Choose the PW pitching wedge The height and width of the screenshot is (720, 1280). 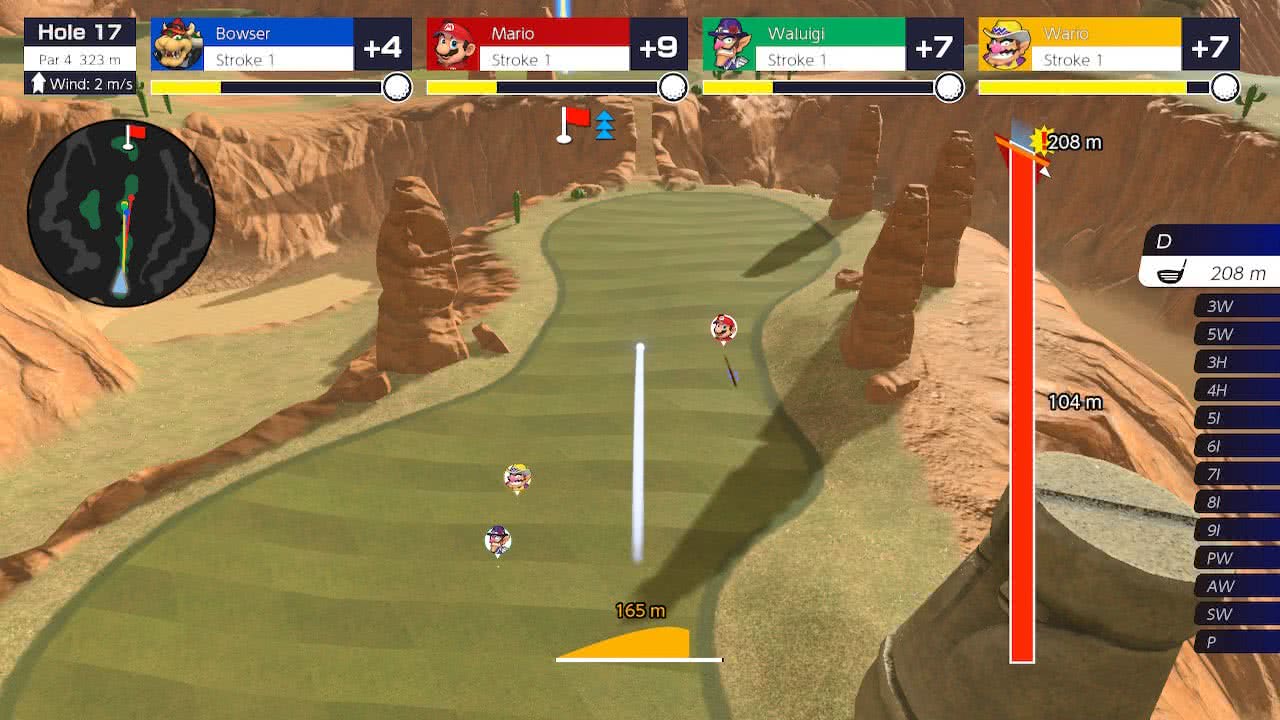click(x=1236, y=558)
